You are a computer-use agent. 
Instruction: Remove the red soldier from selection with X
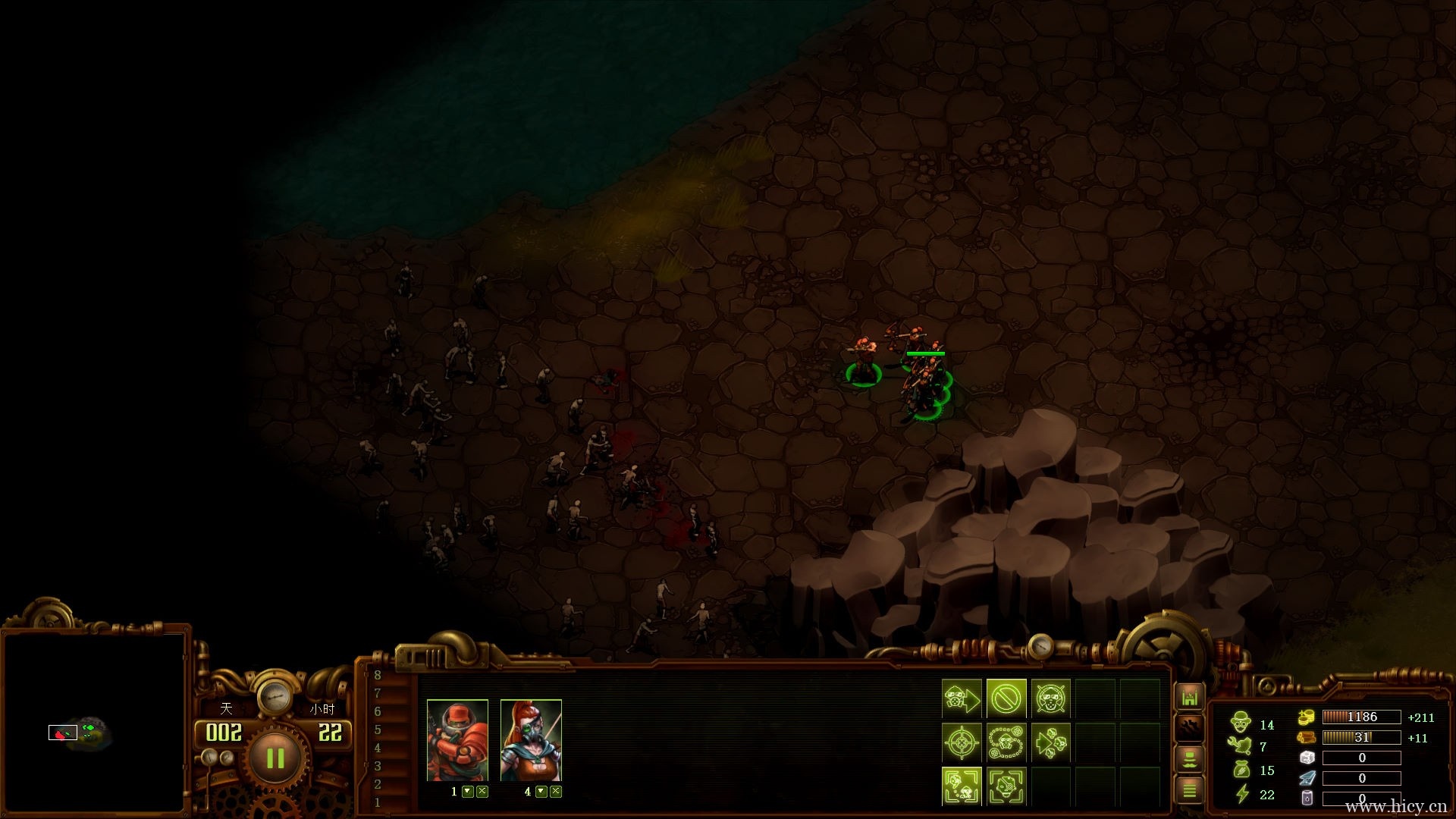point(482,792)
